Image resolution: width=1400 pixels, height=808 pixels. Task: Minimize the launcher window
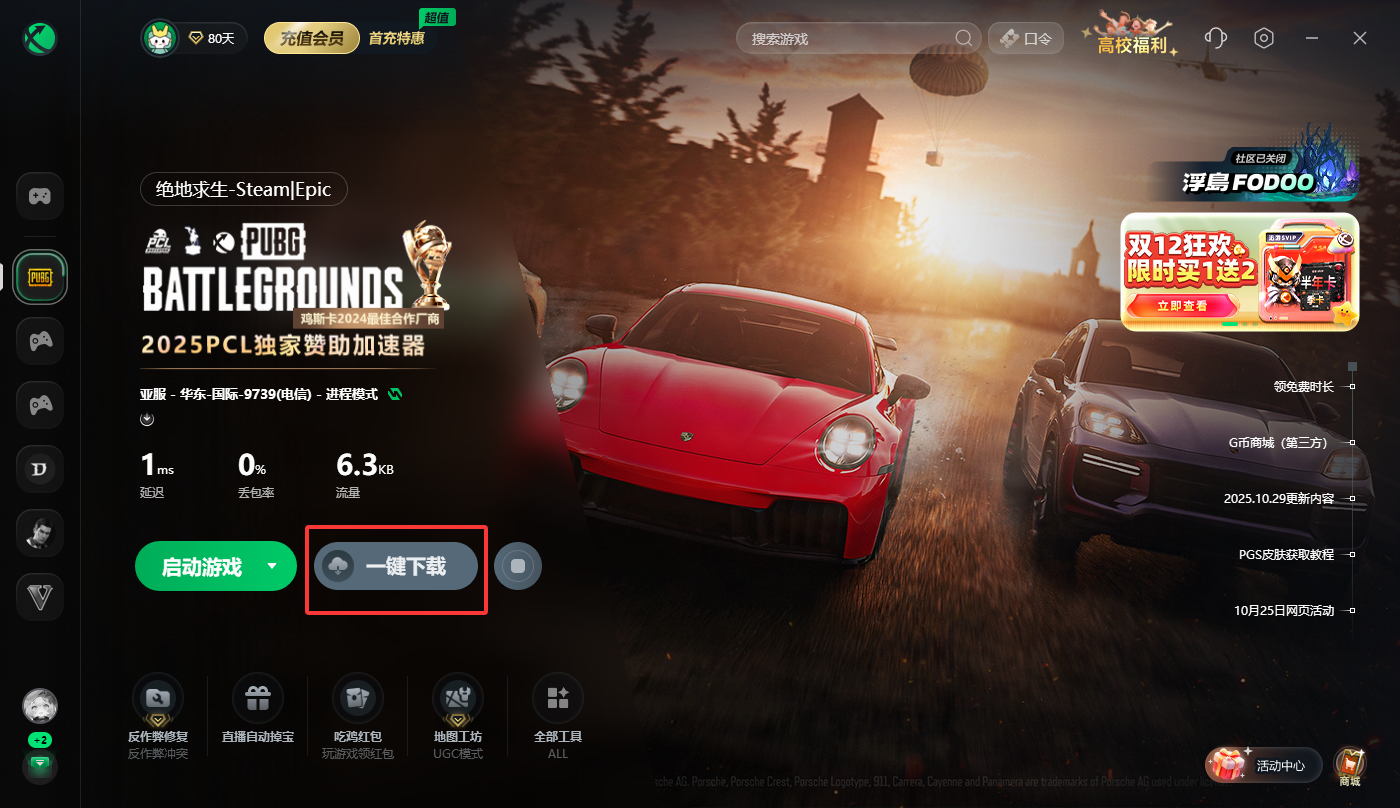1312,38
